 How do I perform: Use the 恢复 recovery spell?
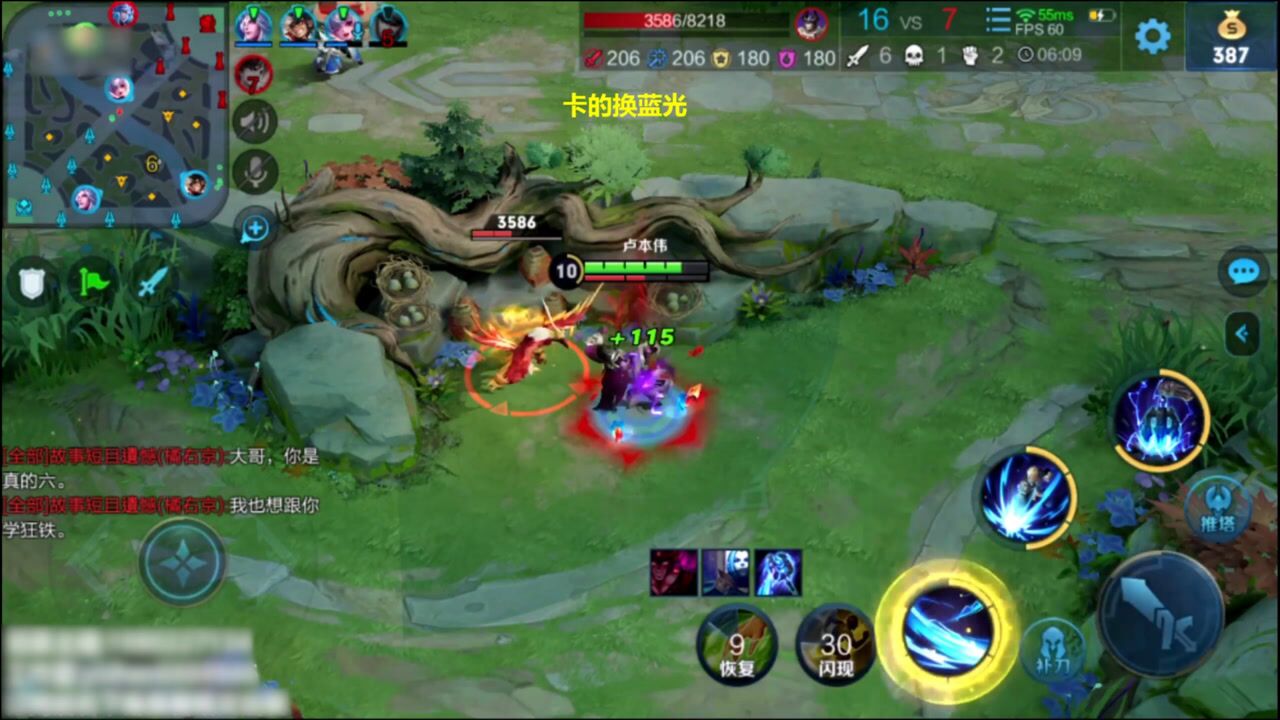737,645
